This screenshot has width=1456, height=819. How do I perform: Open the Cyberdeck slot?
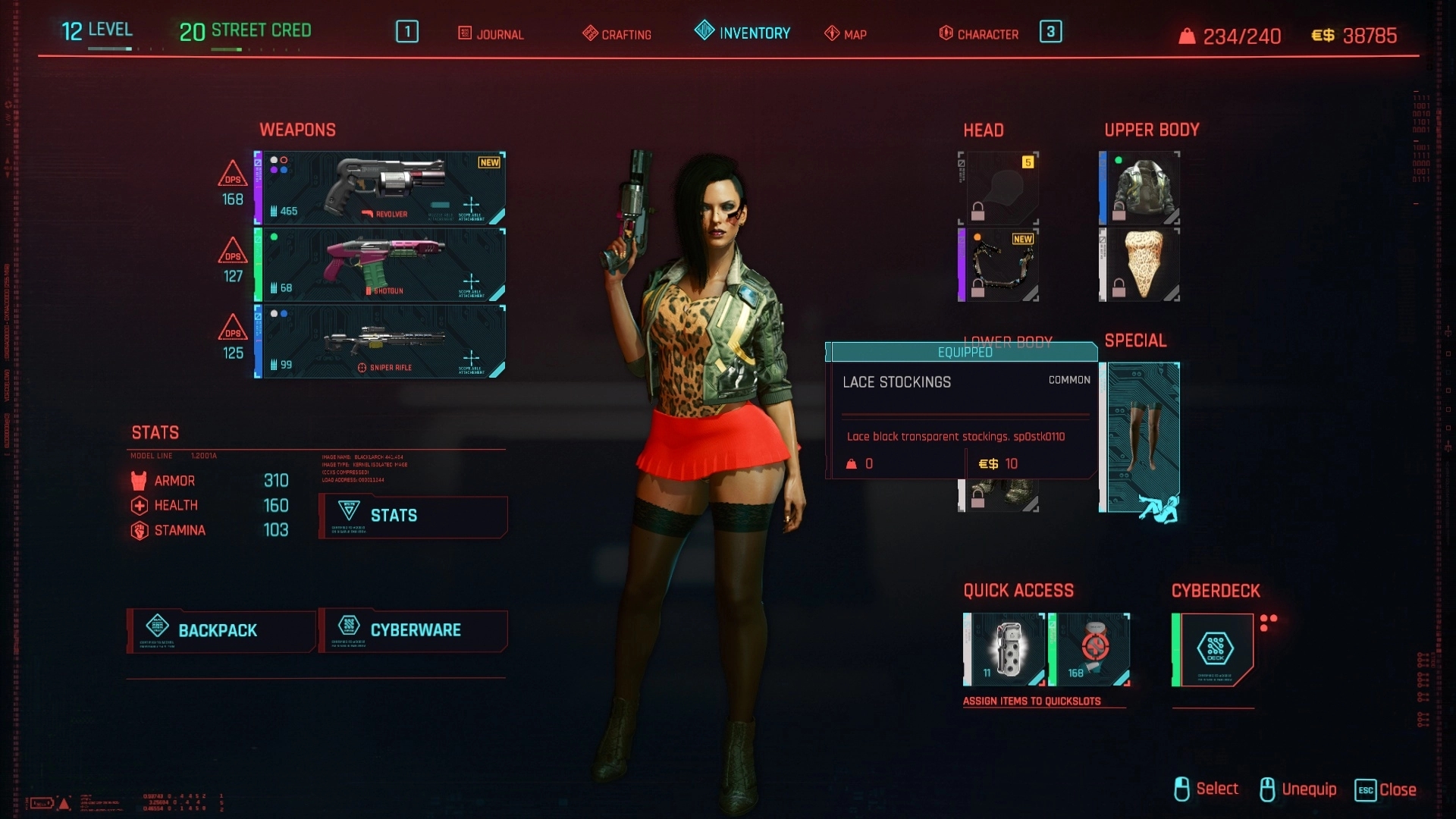coord(1213,650)
